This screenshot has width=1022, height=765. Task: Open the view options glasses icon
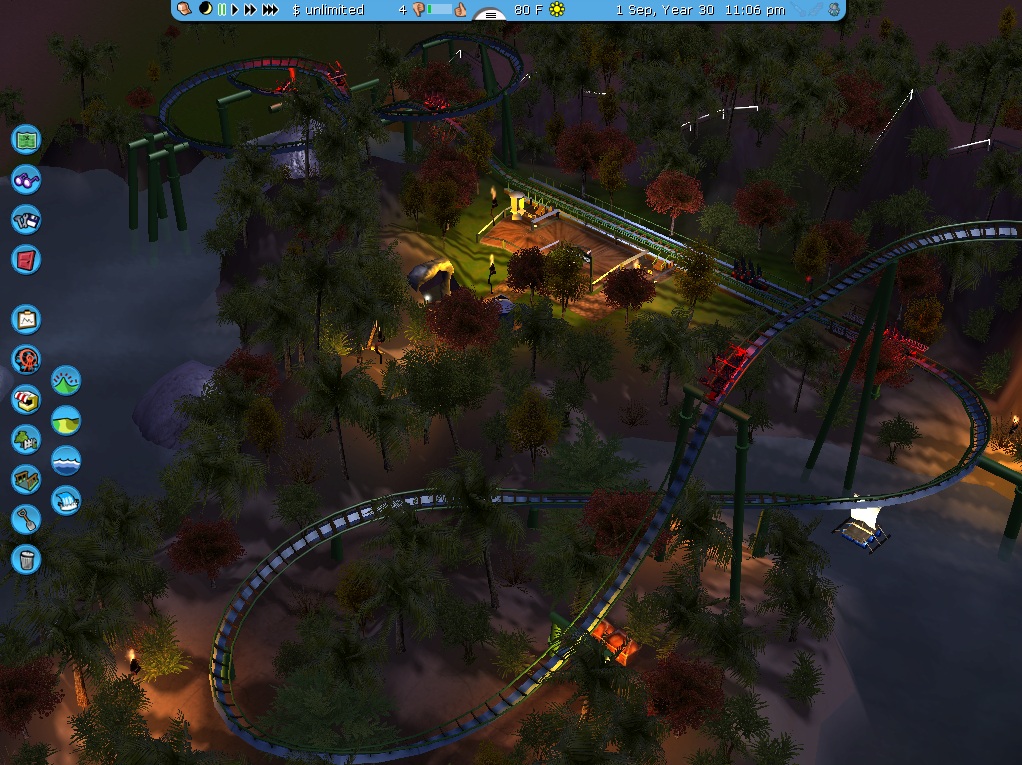(x=26, y=180)
